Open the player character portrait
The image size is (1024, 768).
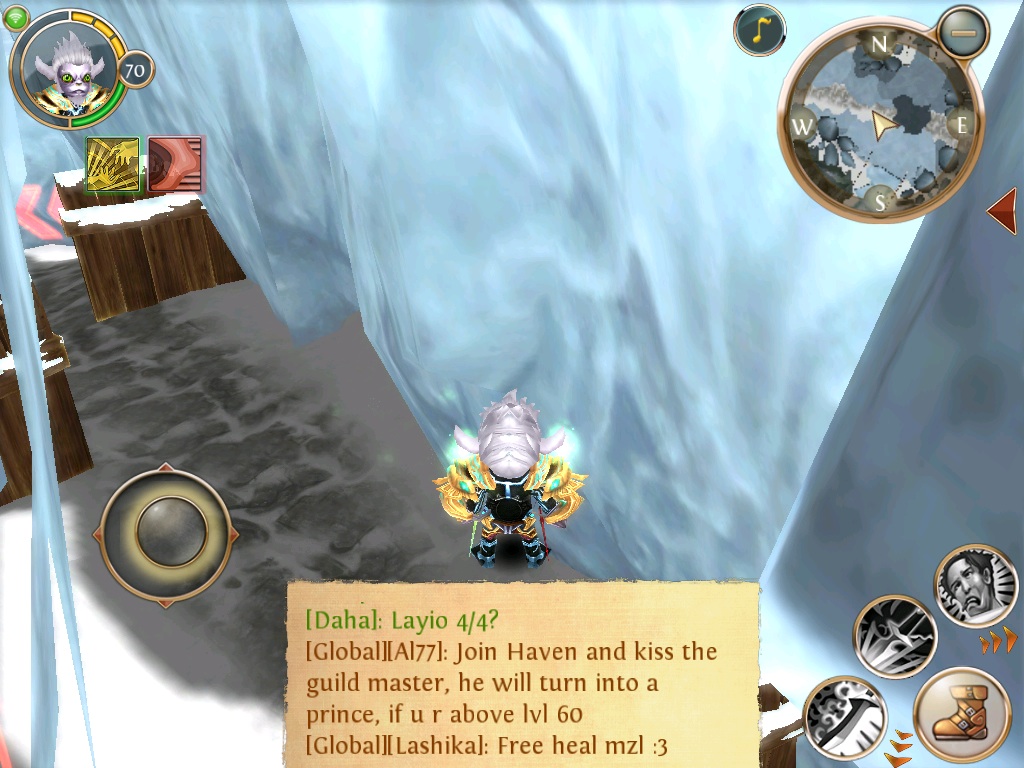coord(68,69)
